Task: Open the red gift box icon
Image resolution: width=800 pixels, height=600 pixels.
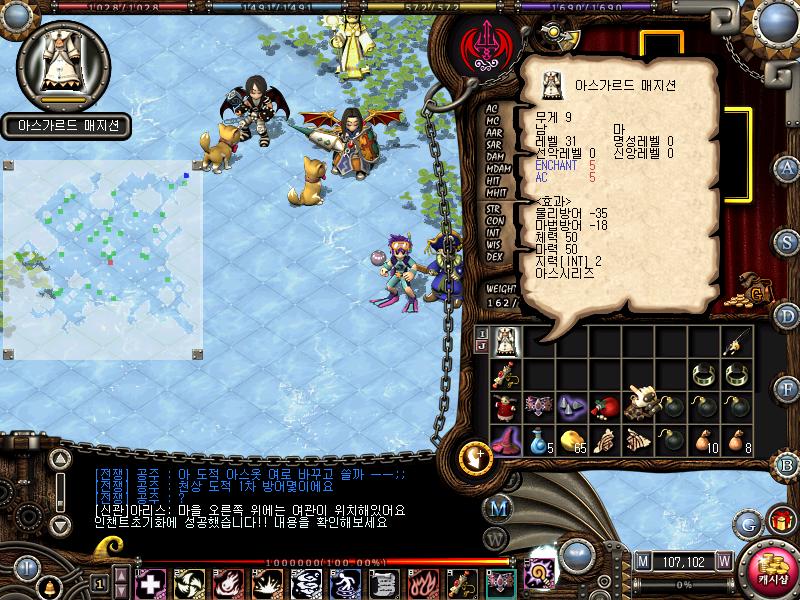Action: tap(780, 521)
